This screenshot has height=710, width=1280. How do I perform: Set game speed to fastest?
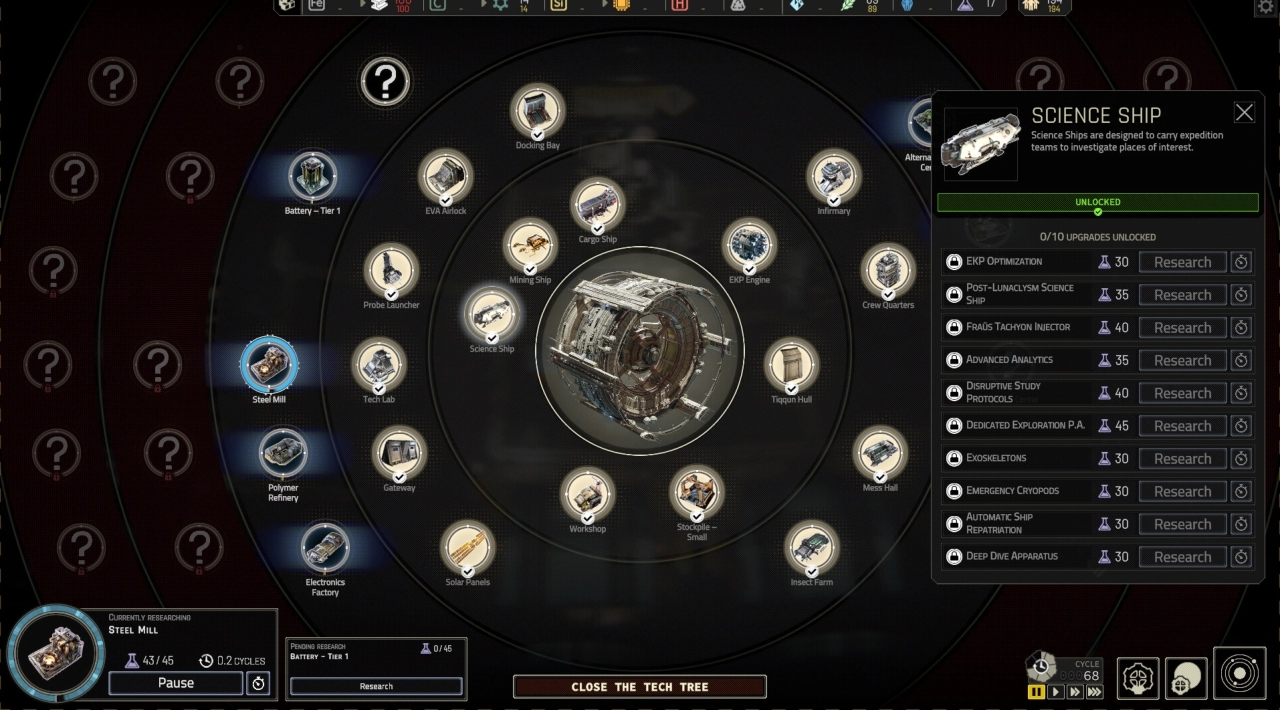click(1094, 691)
